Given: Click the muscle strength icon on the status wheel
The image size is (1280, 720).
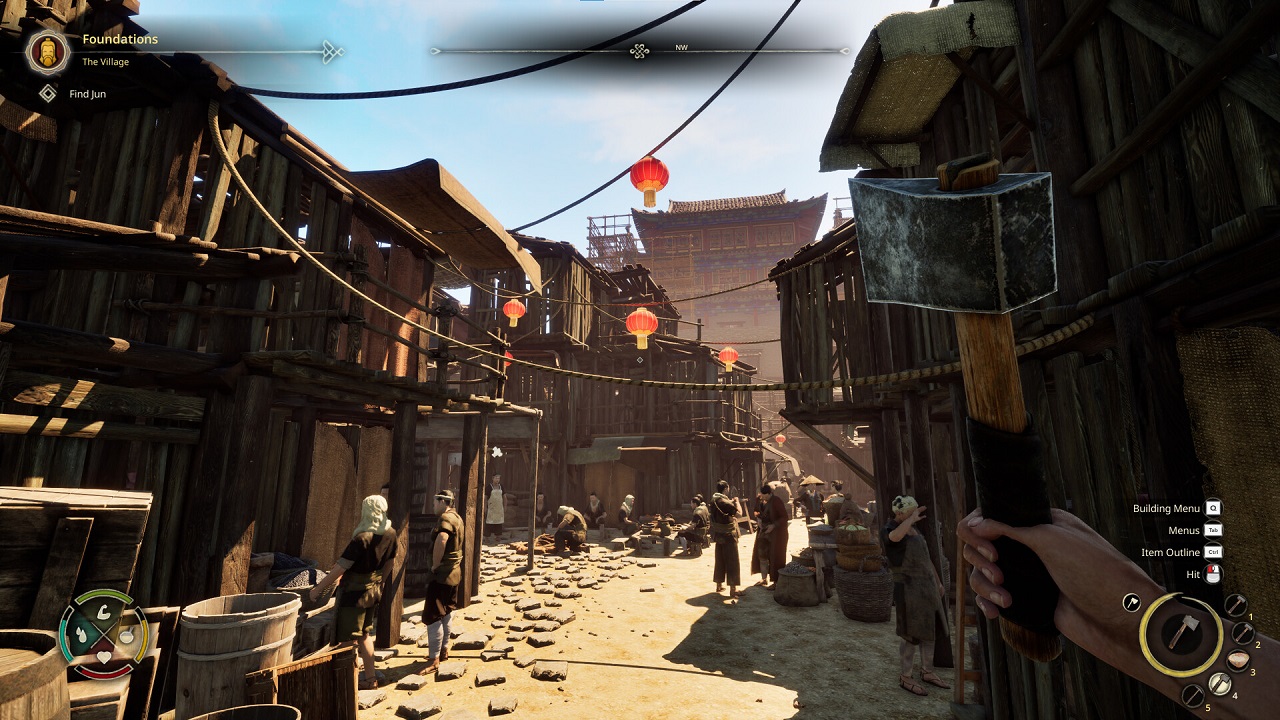Looking at the screenshot, I should [x=103, y=613].
